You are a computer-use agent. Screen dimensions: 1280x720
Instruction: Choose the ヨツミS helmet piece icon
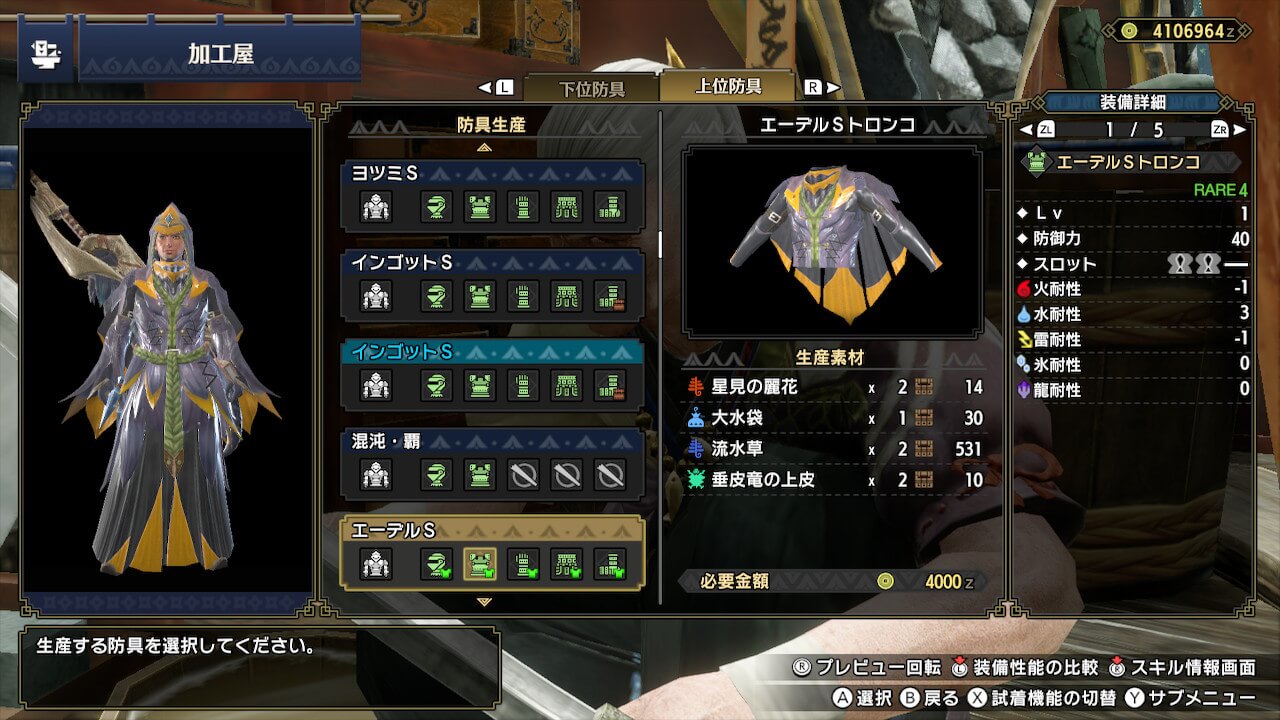(x=436, y=207)
